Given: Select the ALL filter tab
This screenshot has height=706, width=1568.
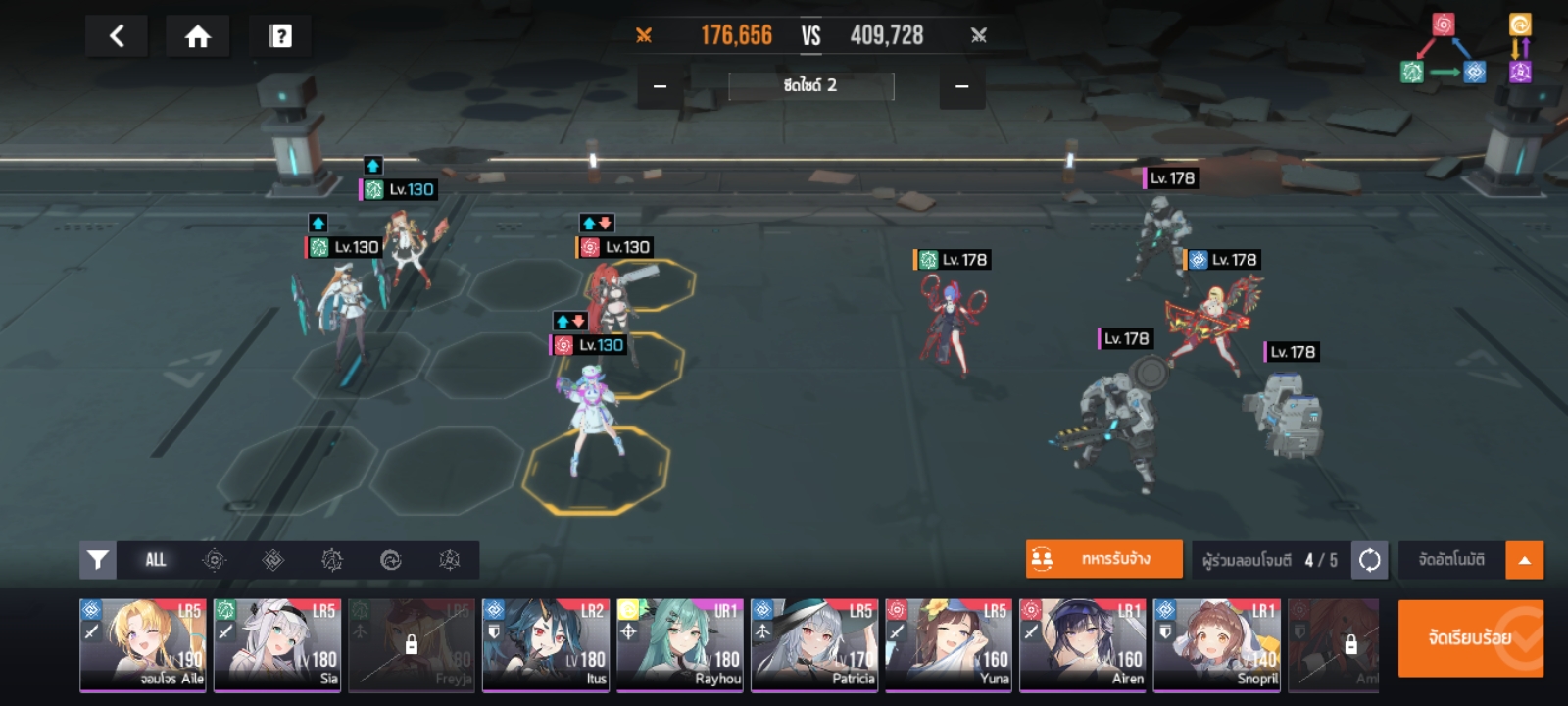Looking at the screenshot, I should [x=156, y=560].
